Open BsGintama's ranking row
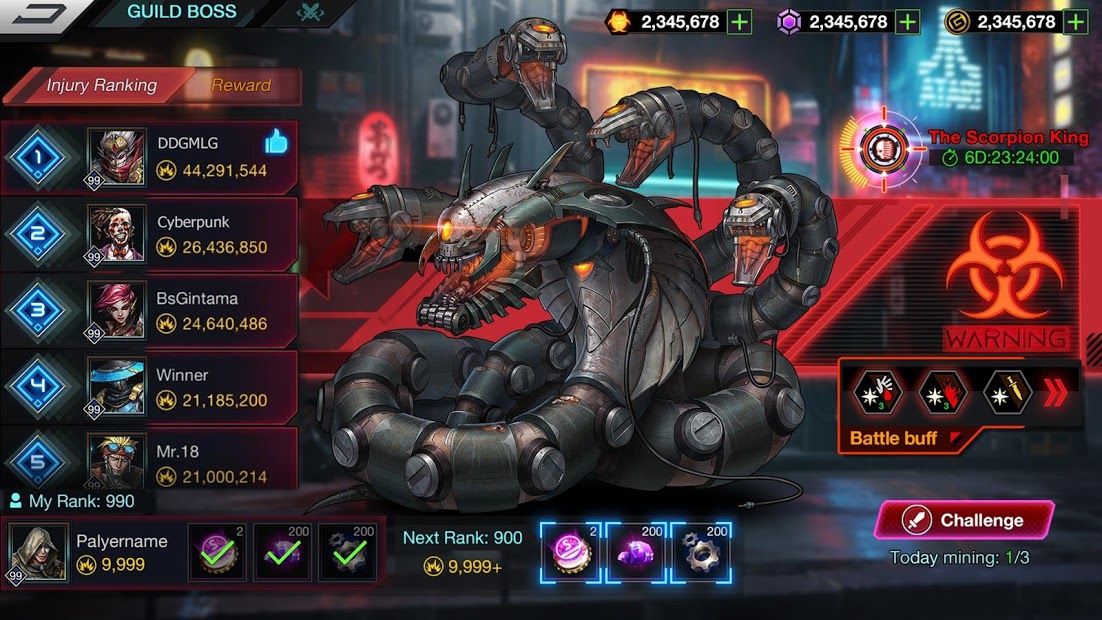 [150, 310]
